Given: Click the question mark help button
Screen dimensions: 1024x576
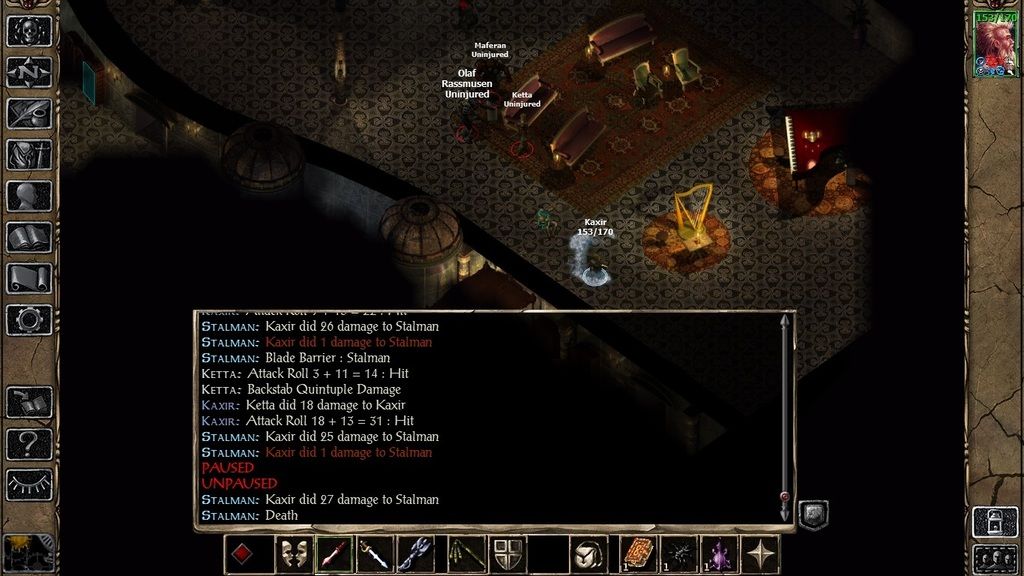Looking at the screenshot, I should [29, 444].
